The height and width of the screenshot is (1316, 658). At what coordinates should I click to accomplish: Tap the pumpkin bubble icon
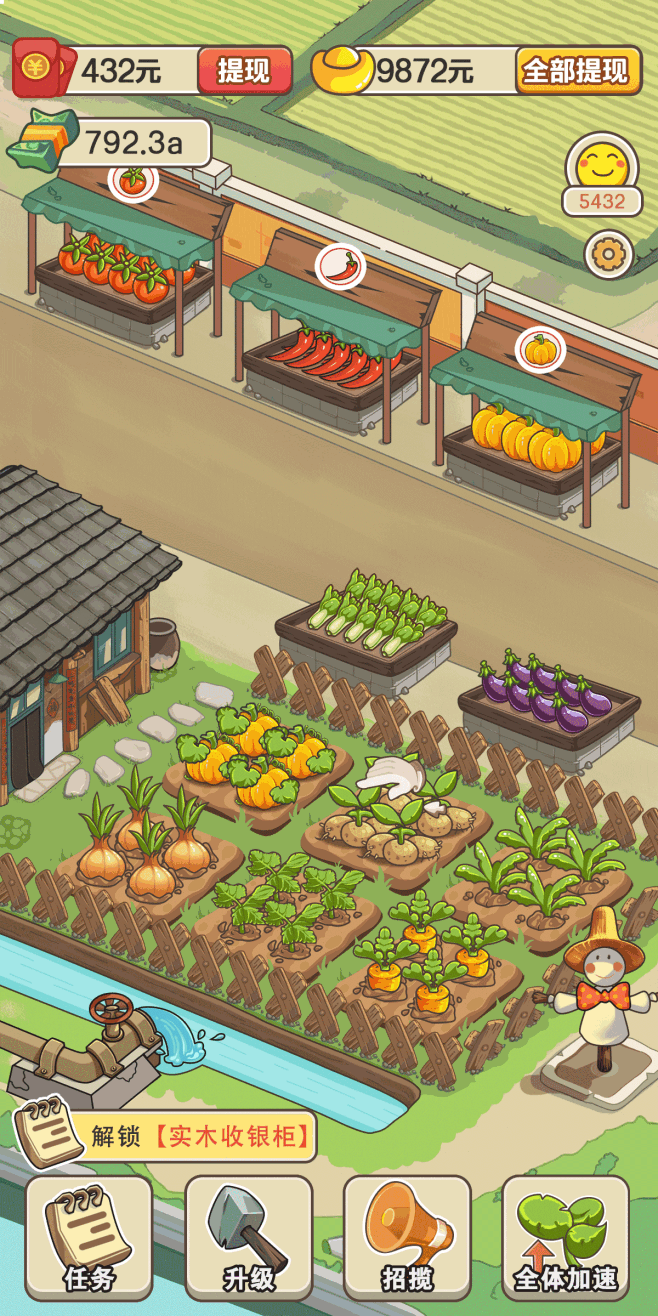(x=540, y=350)
